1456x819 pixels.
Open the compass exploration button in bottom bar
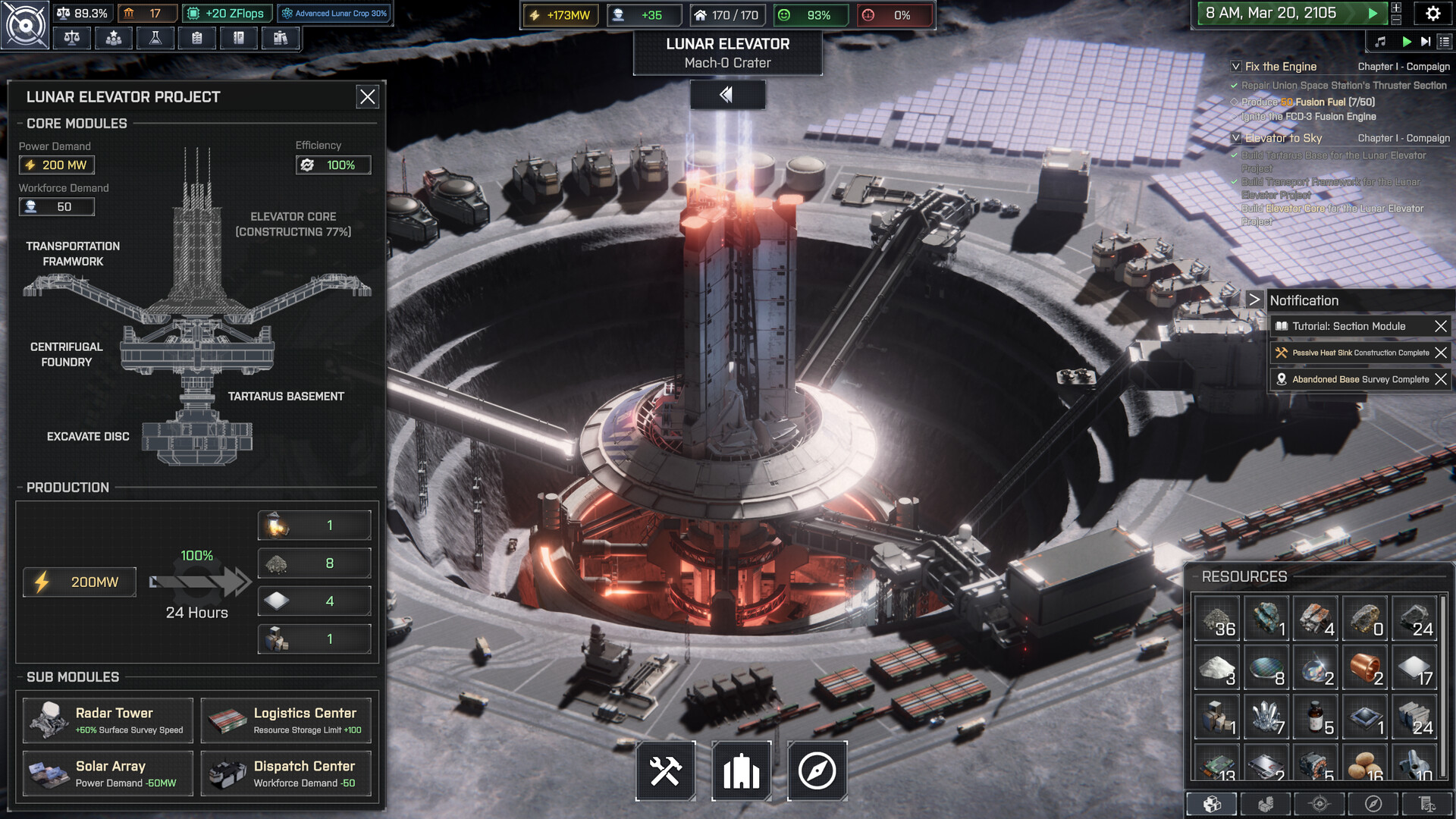pos(817,771)
